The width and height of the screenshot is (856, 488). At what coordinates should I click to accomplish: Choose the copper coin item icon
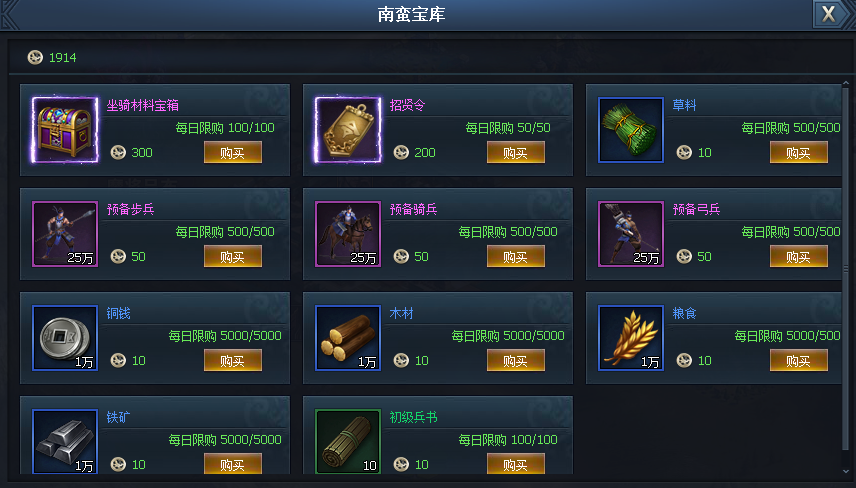point(65,338)
